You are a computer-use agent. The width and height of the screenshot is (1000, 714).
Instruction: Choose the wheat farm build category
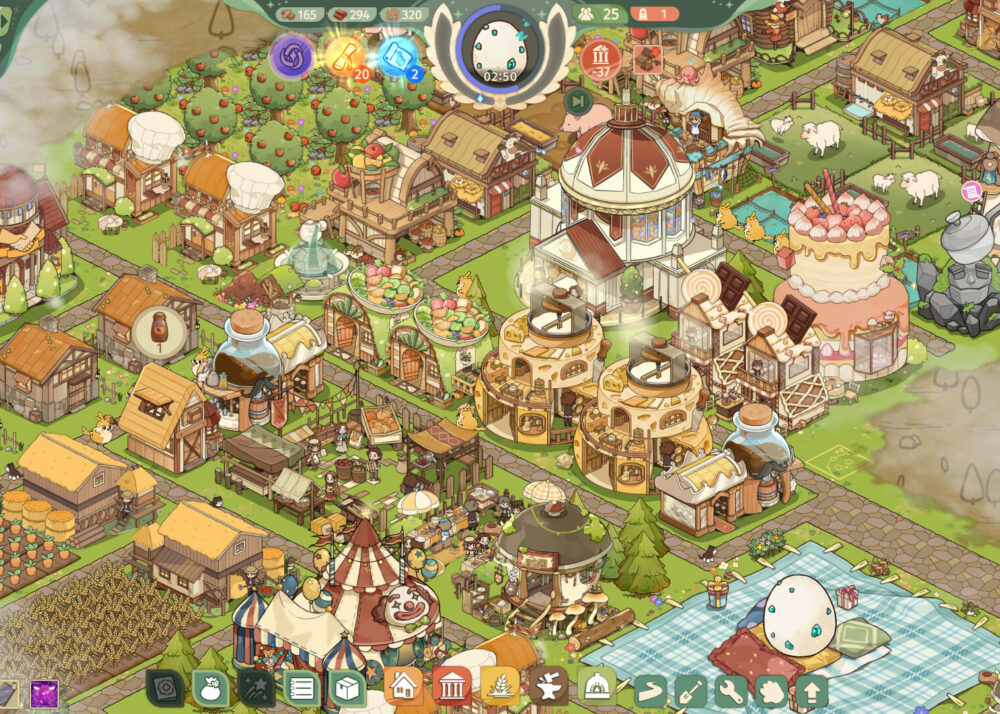coord(499,686)
